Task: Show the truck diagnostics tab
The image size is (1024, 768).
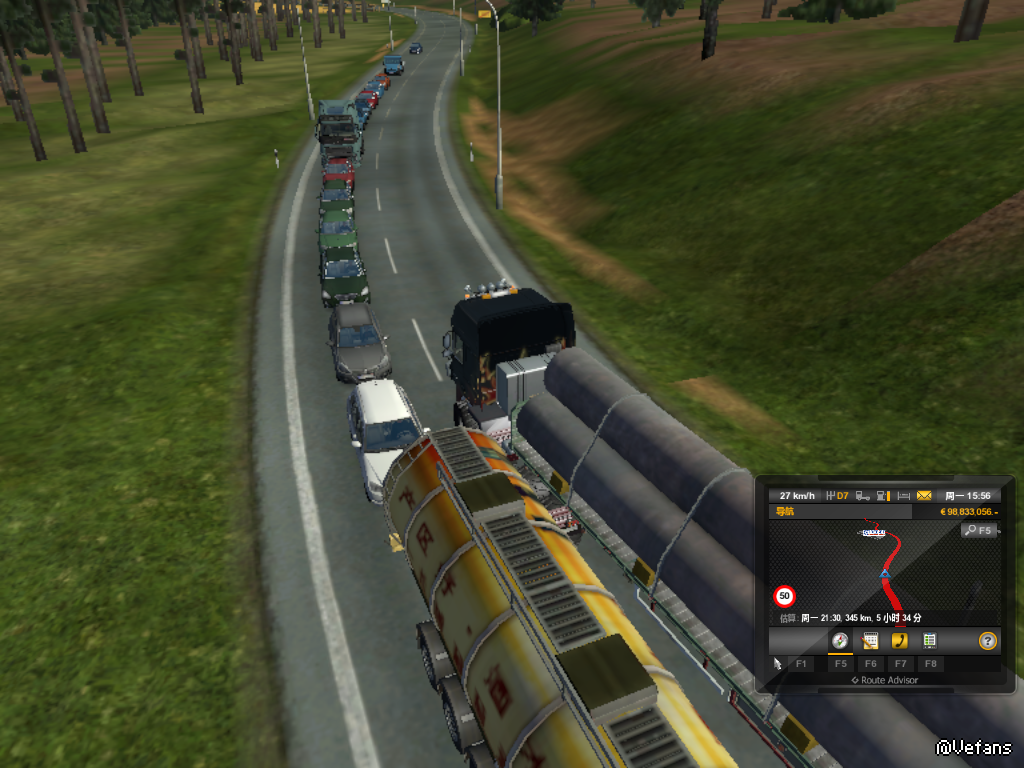Action: coord(929,641)
